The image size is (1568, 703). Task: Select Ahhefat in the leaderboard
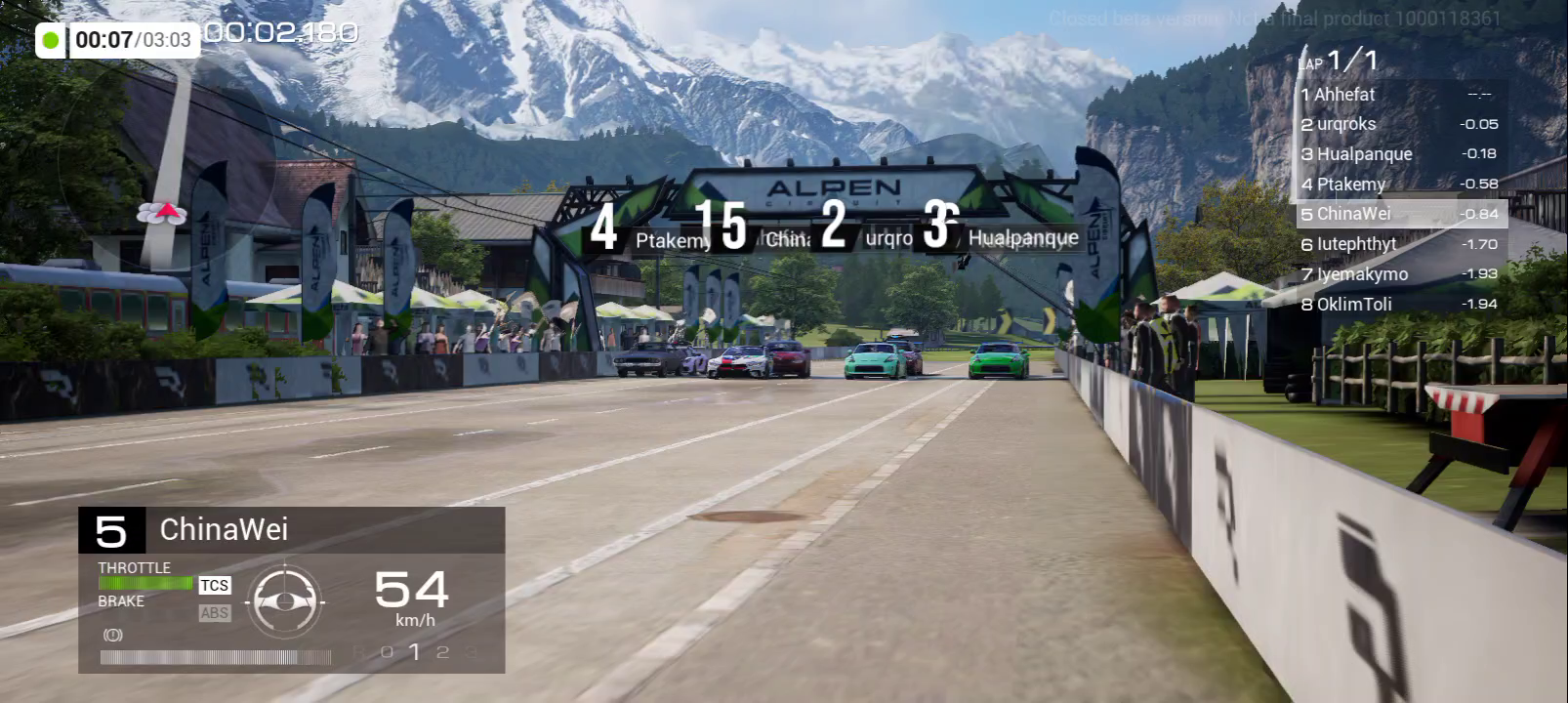1399,95
